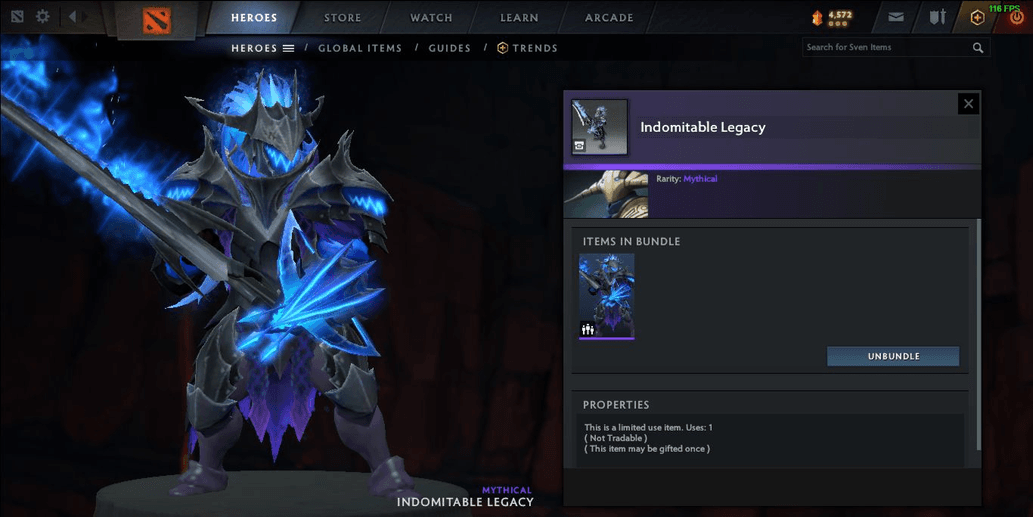Open the Arcade tab

pos(609,17)
